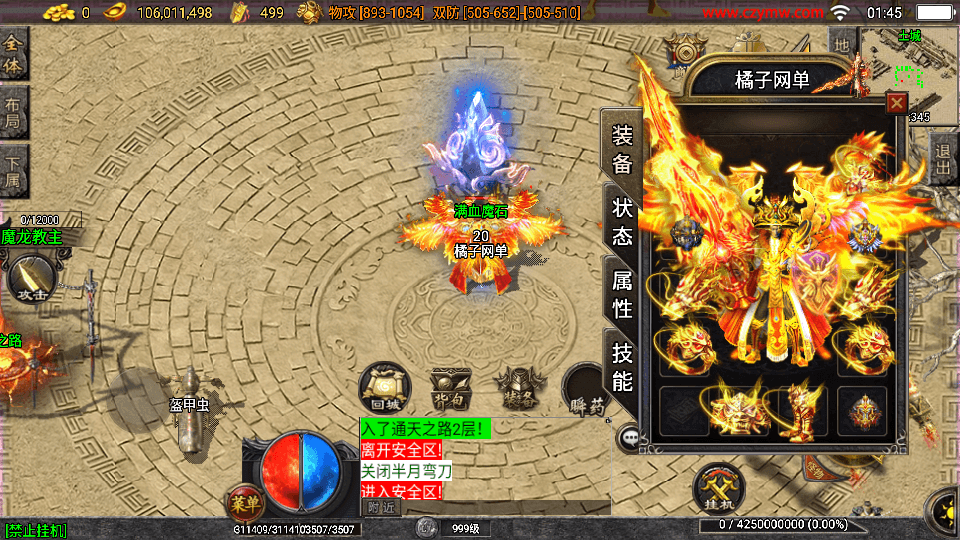
Task: Use the 回城 return-to-town button
Action: (385, 387)
